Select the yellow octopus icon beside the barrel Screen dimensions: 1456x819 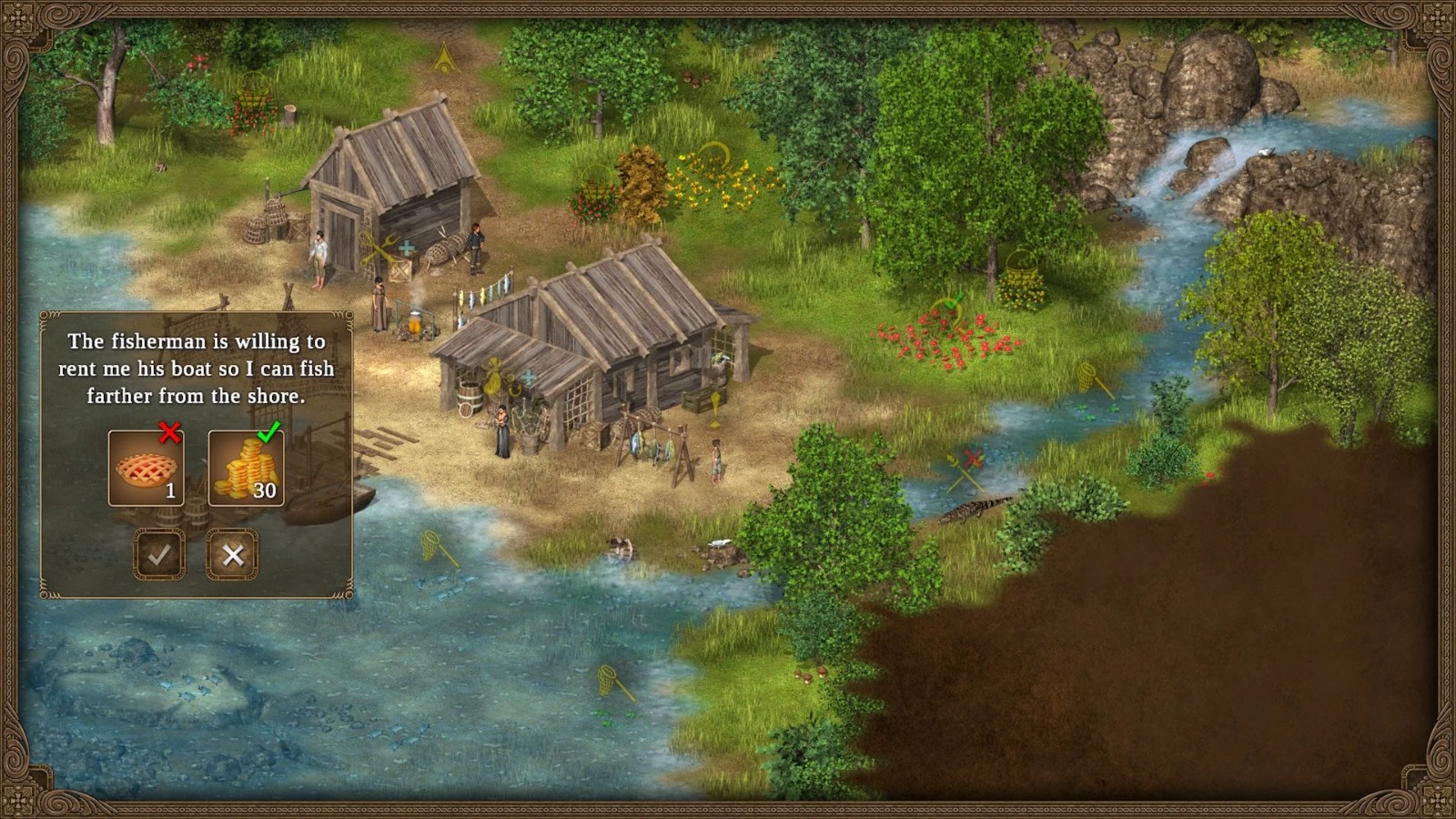pyautogui.click(x=494, y=375)
